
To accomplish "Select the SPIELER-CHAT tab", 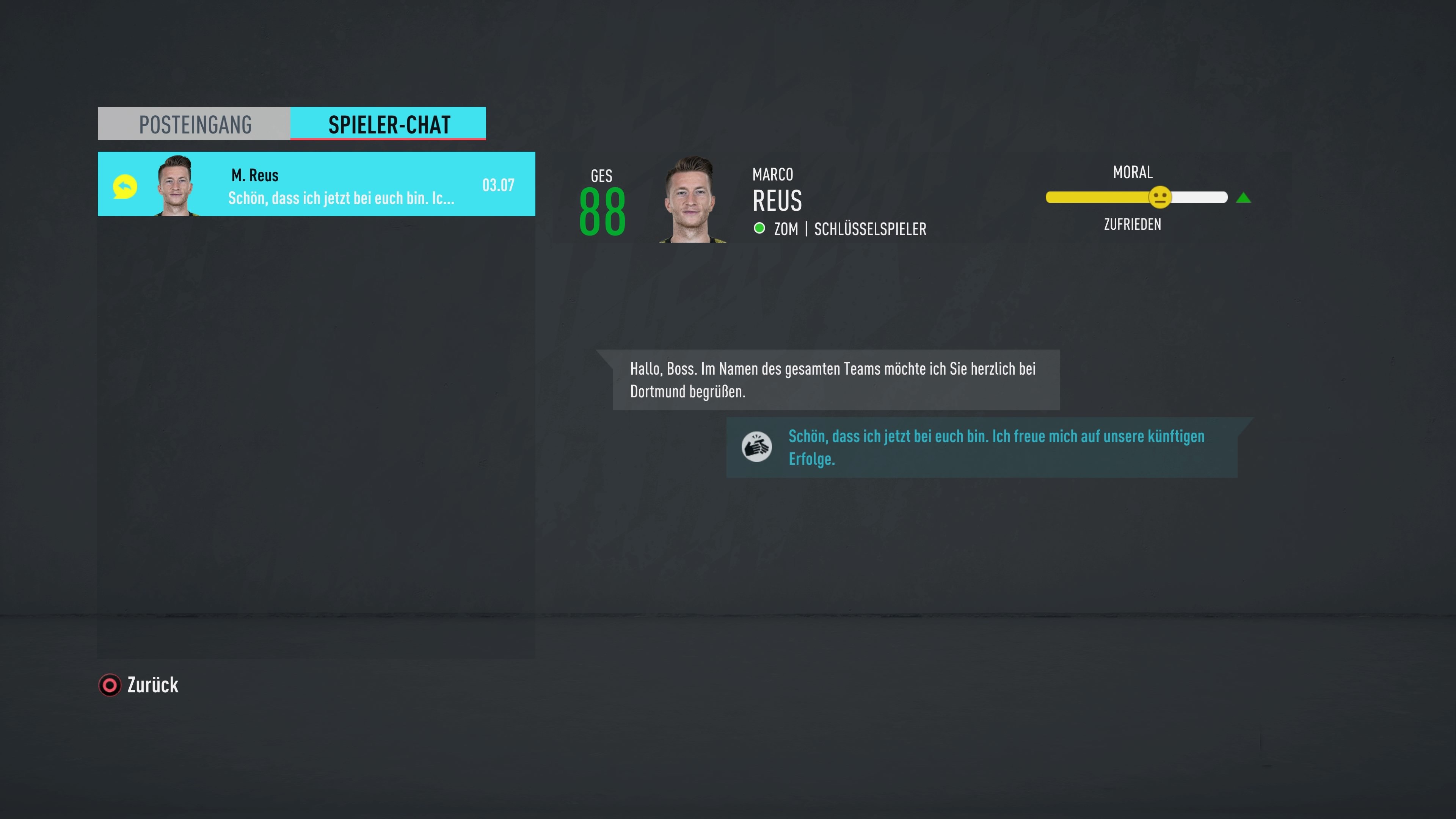I will pos(388,124).
